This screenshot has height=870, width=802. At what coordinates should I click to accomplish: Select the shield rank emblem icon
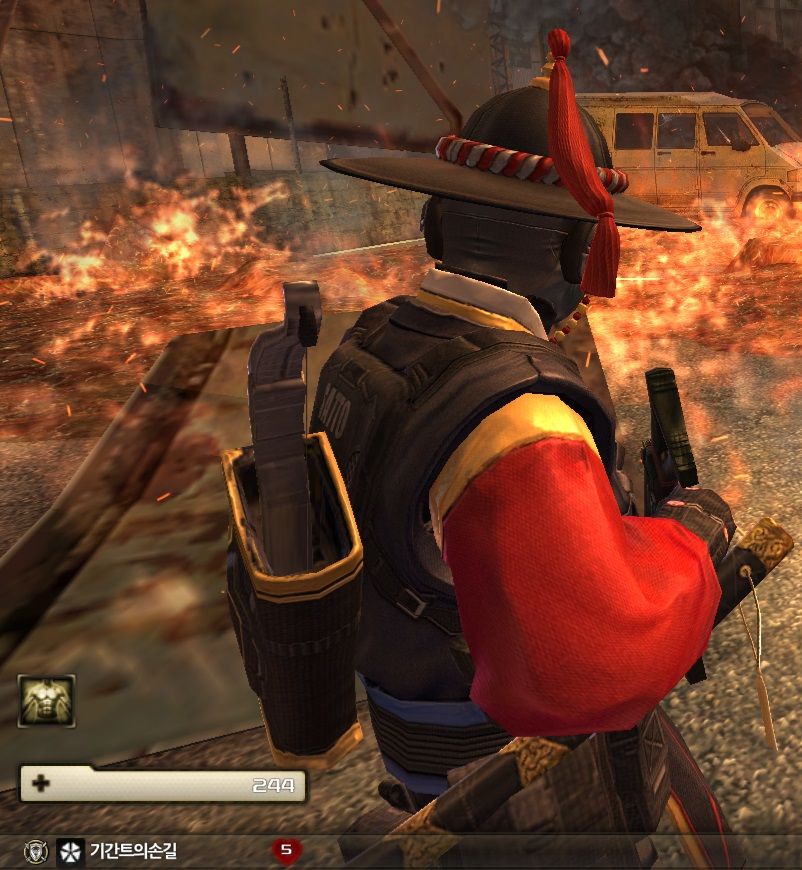pos(35,851)
